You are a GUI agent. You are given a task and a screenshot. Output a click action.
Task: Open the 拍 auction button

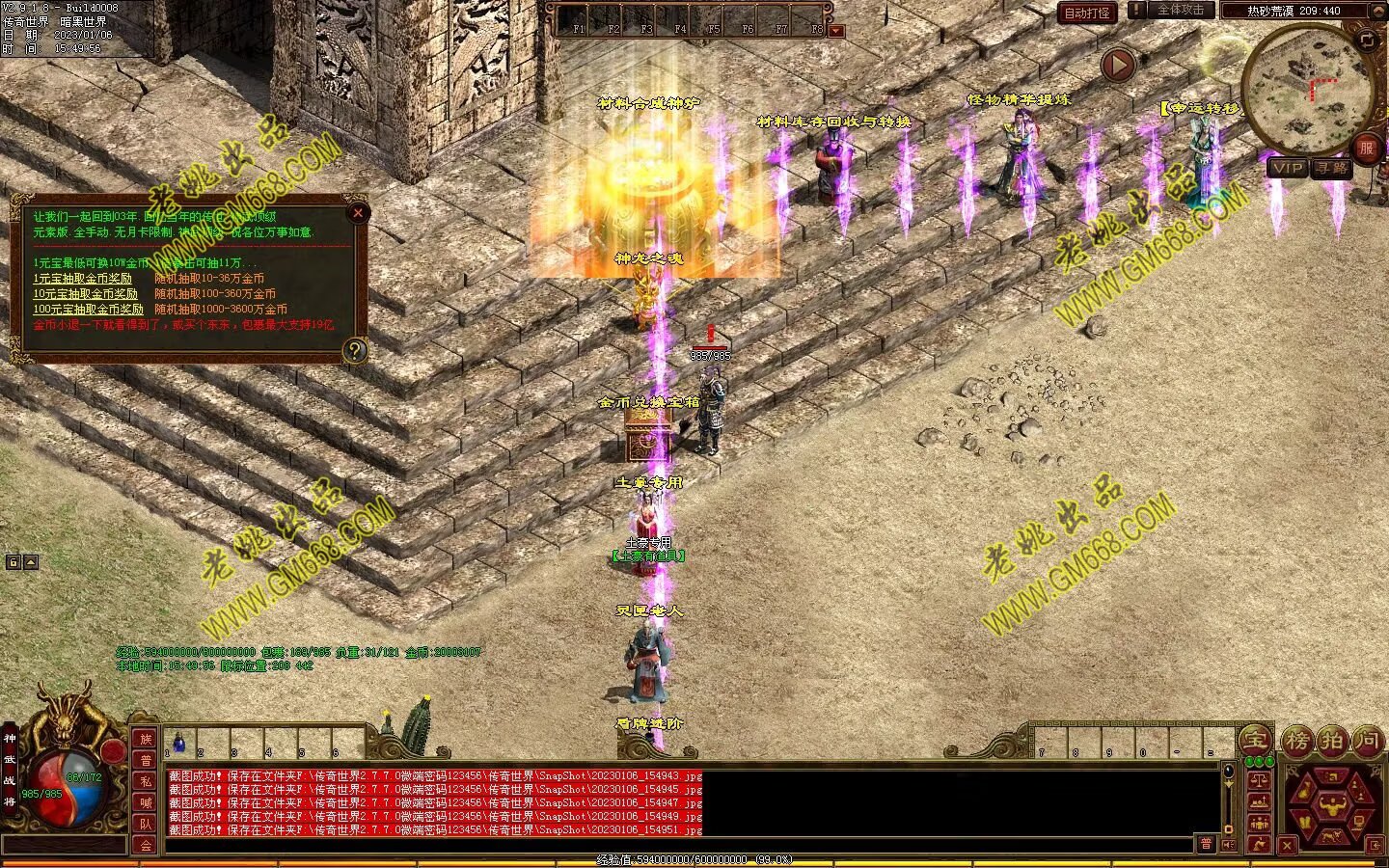pos(1332,741)
